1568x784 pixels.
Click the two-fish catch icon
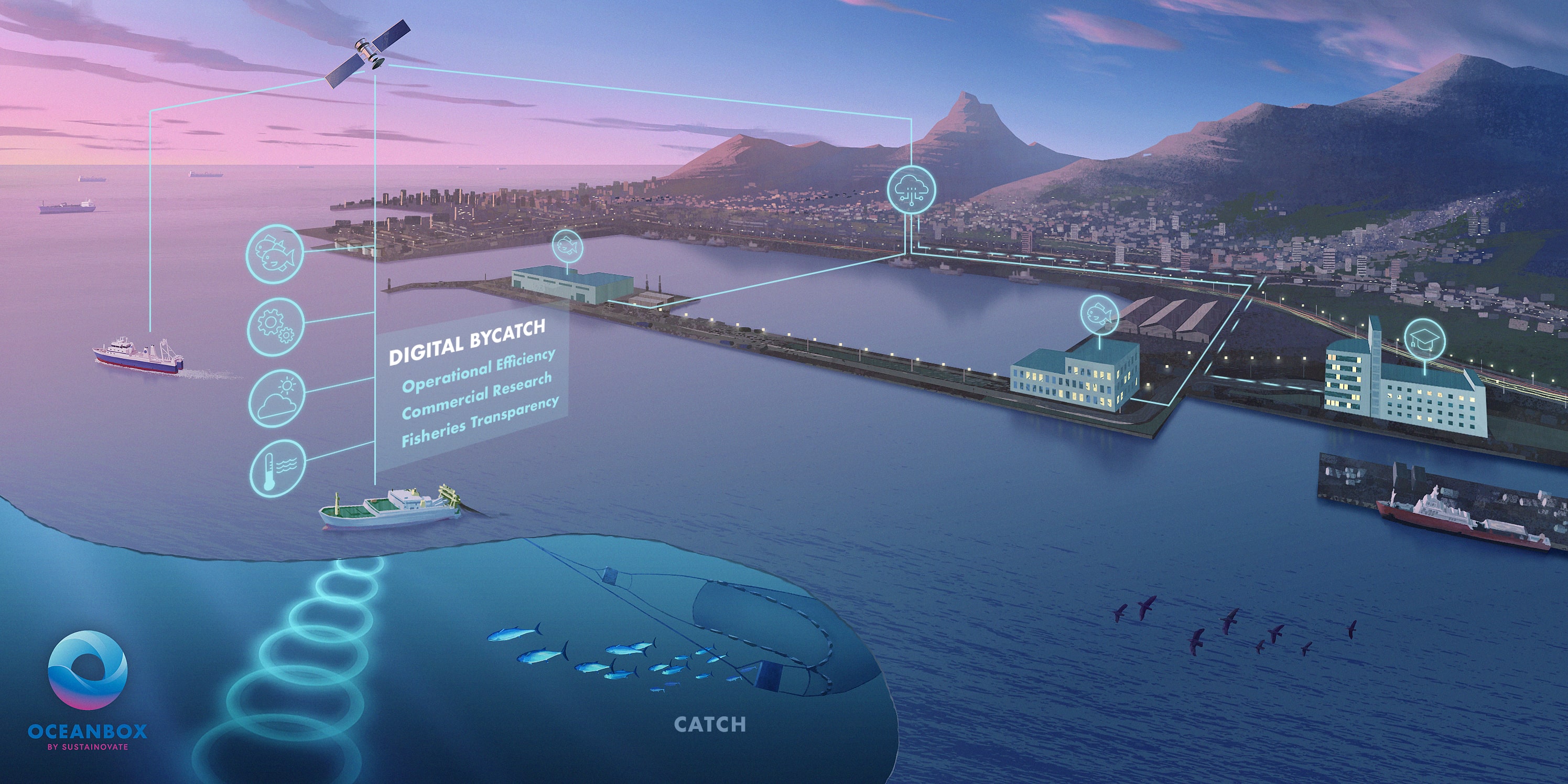275,255
